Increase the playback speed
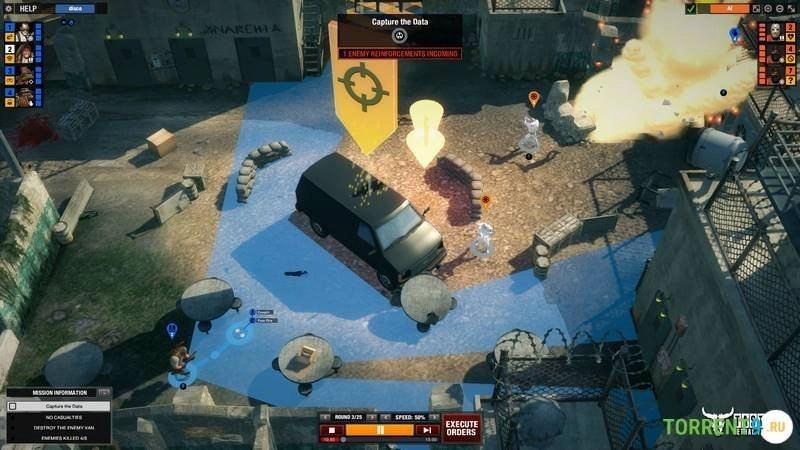 [x=435, y=417]
